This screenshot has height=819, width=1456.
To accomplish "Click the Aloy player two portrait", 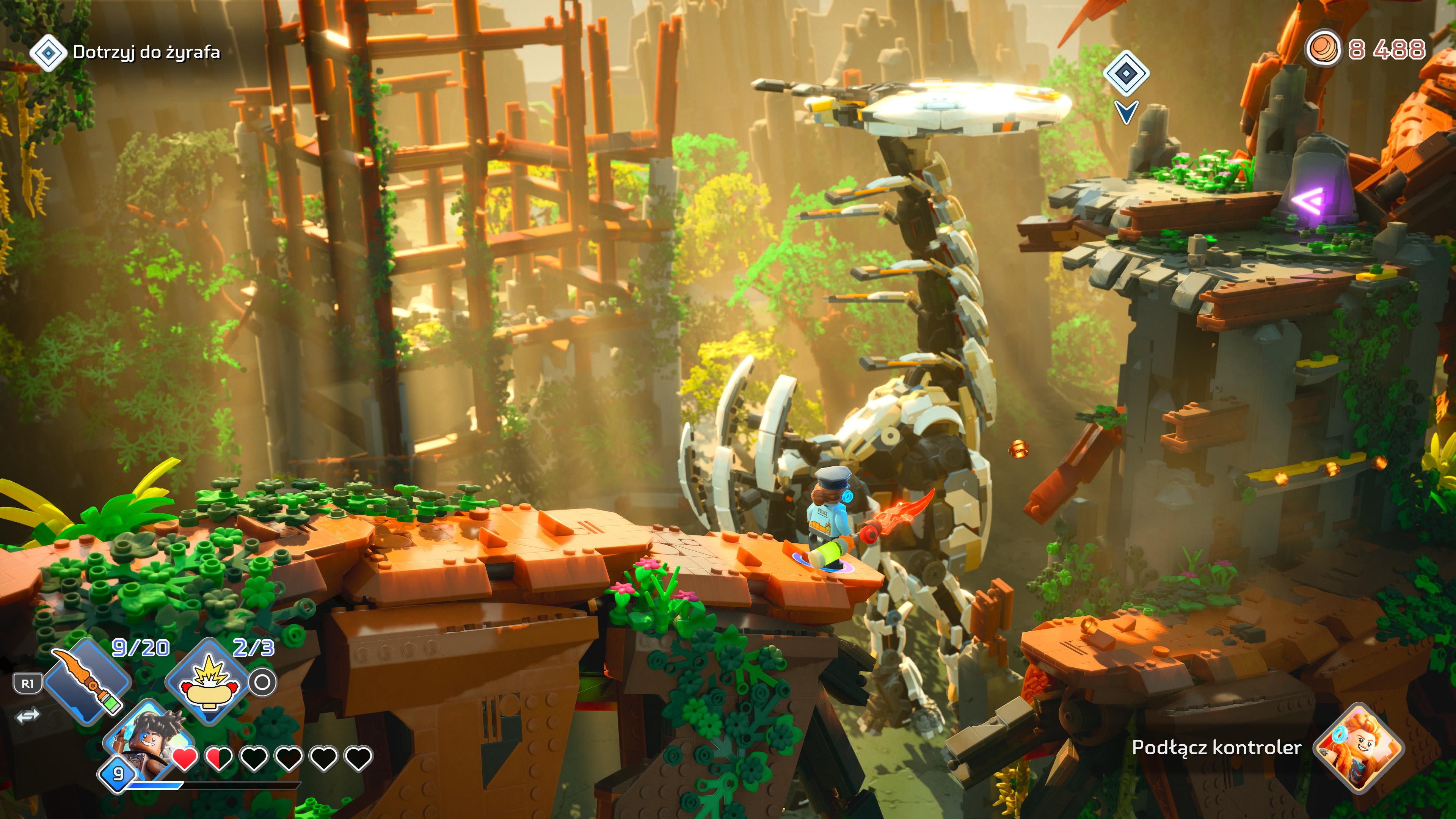I will point(1359,748).
